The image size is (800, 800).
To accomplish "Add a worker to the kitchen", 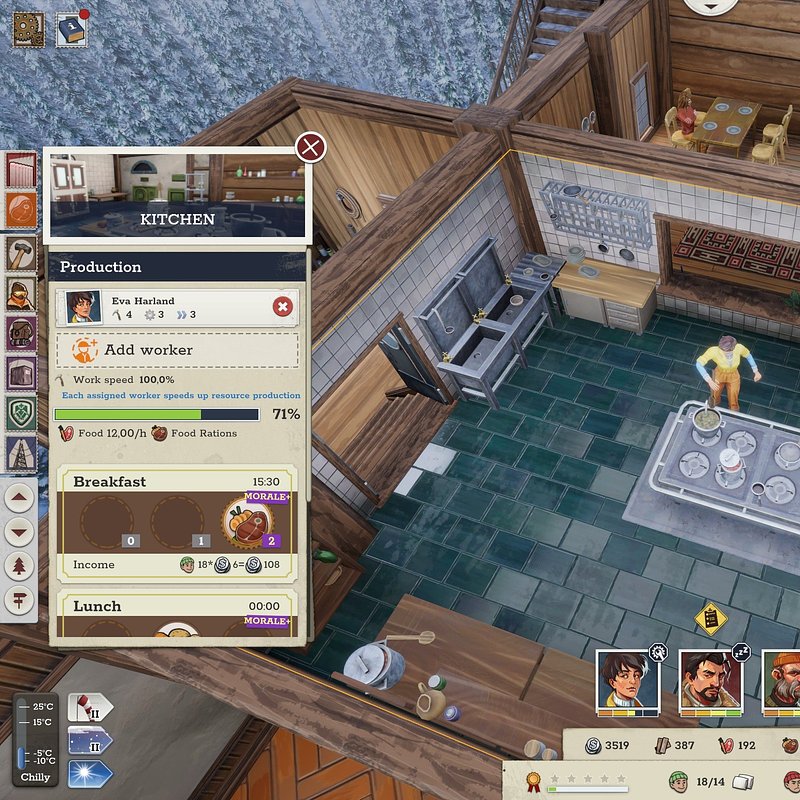I will click(176, 350).
